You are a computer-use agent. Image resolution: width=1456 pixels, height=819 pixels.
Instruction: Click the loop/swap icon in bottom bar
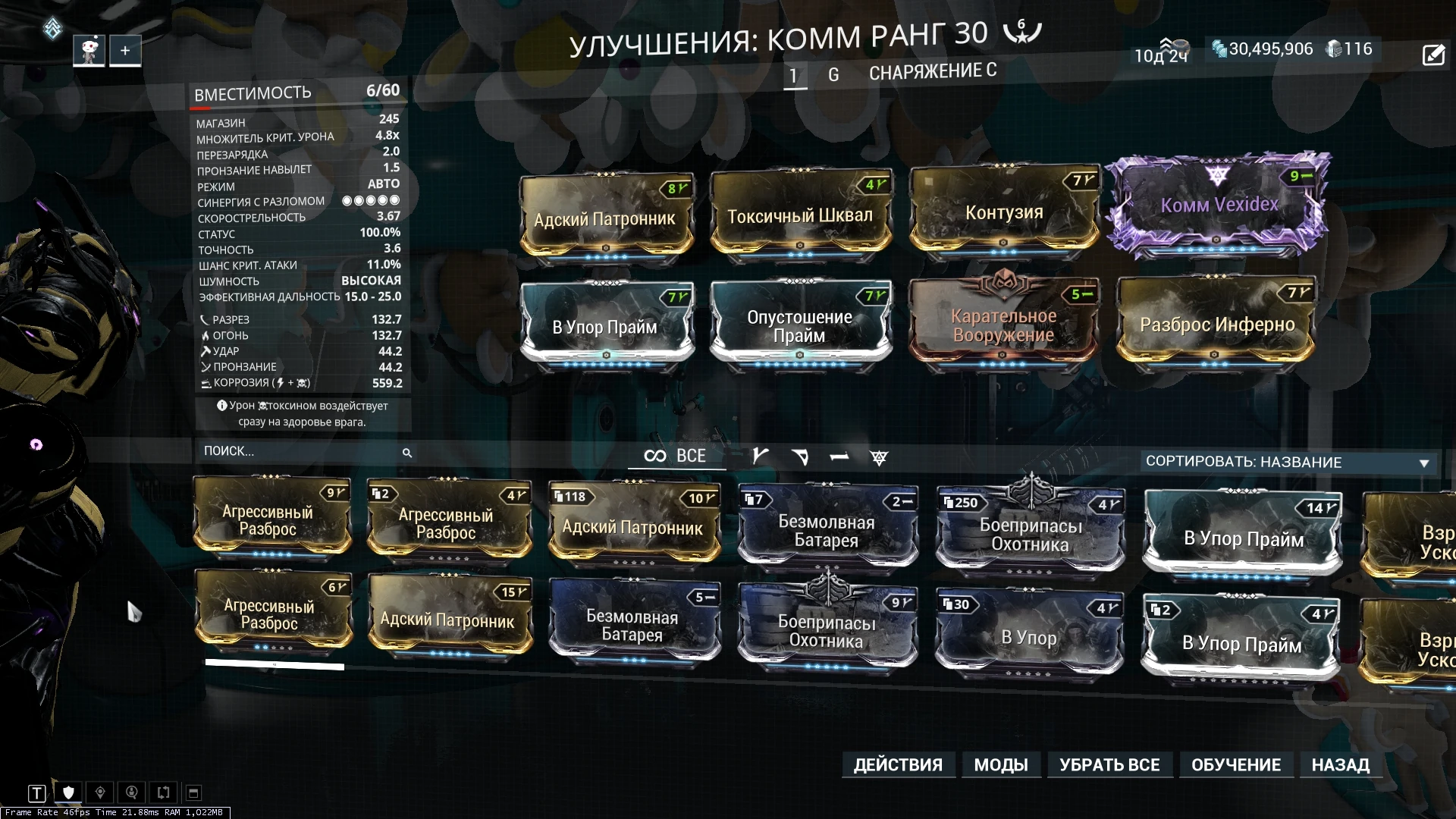tap(162, 792)
